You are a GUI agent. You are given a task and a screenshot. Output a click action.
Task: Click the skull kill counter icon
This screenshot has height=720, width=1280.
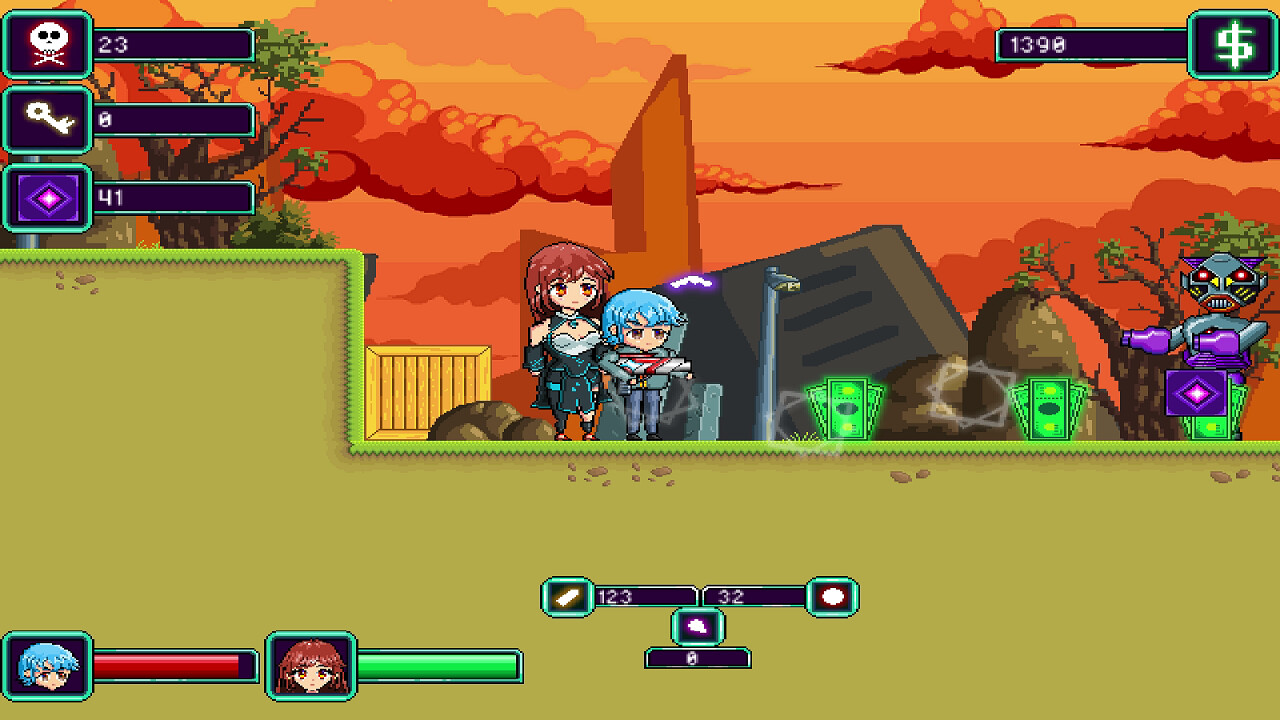click(47, 46)
